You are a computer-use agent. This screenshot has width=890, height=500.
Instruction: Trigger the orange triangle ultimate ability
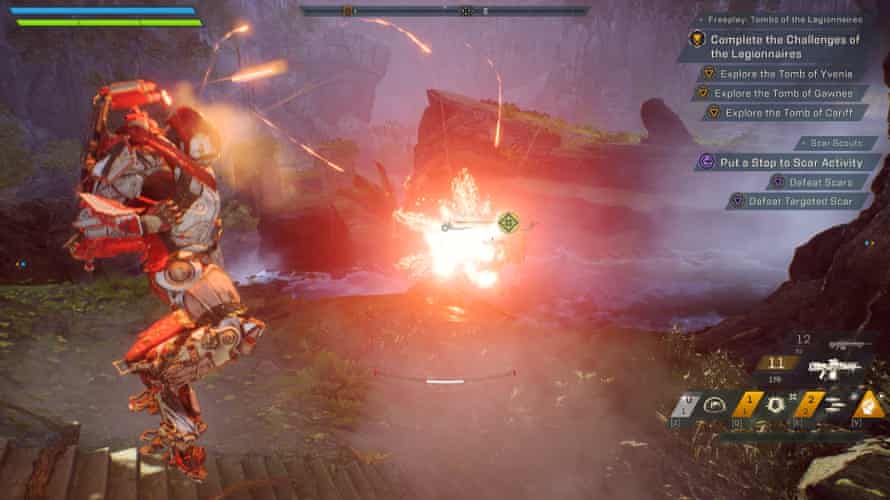tap(869, 404)
